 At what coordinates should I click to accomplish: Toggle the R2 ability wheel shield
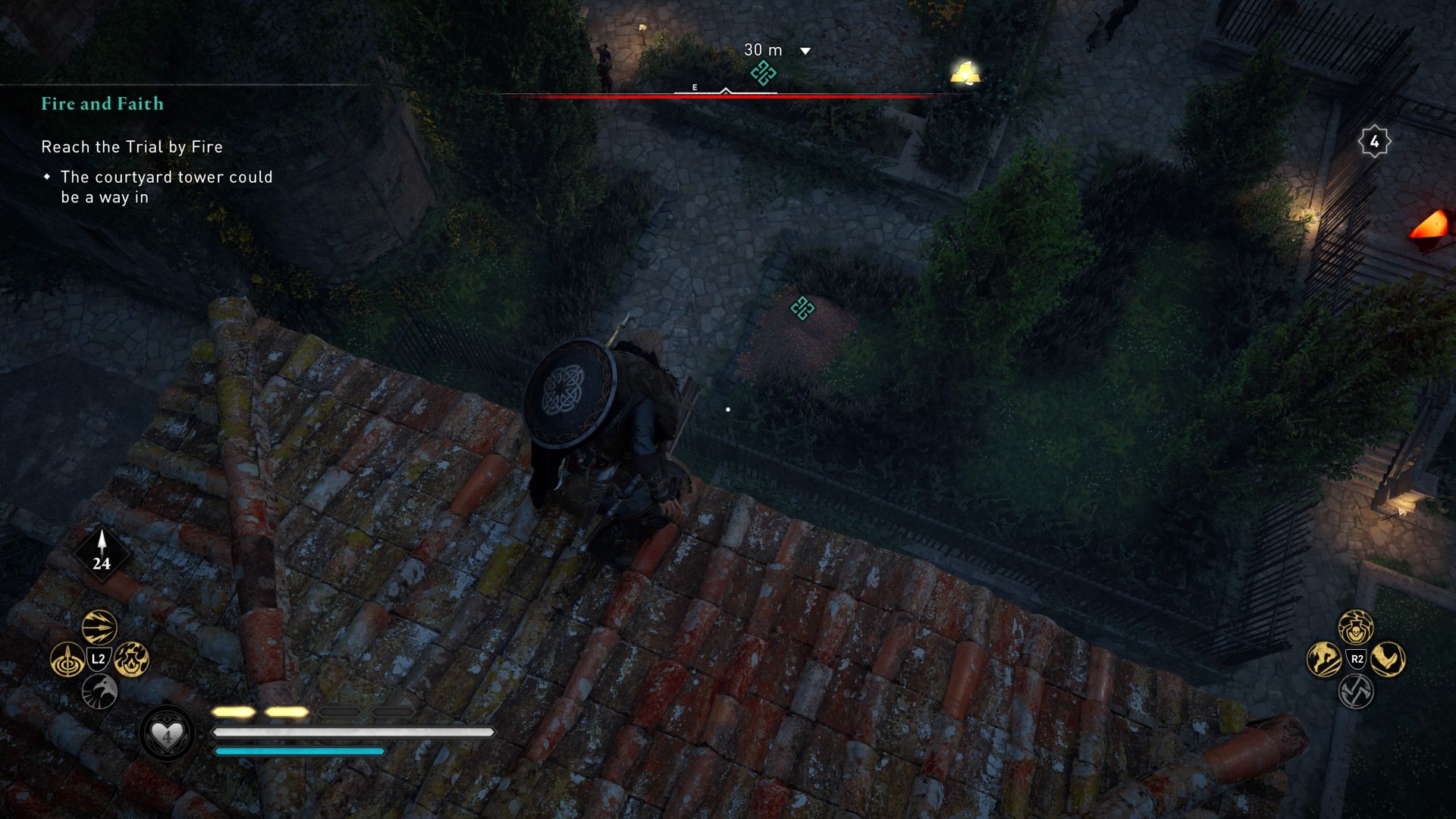1355,660
